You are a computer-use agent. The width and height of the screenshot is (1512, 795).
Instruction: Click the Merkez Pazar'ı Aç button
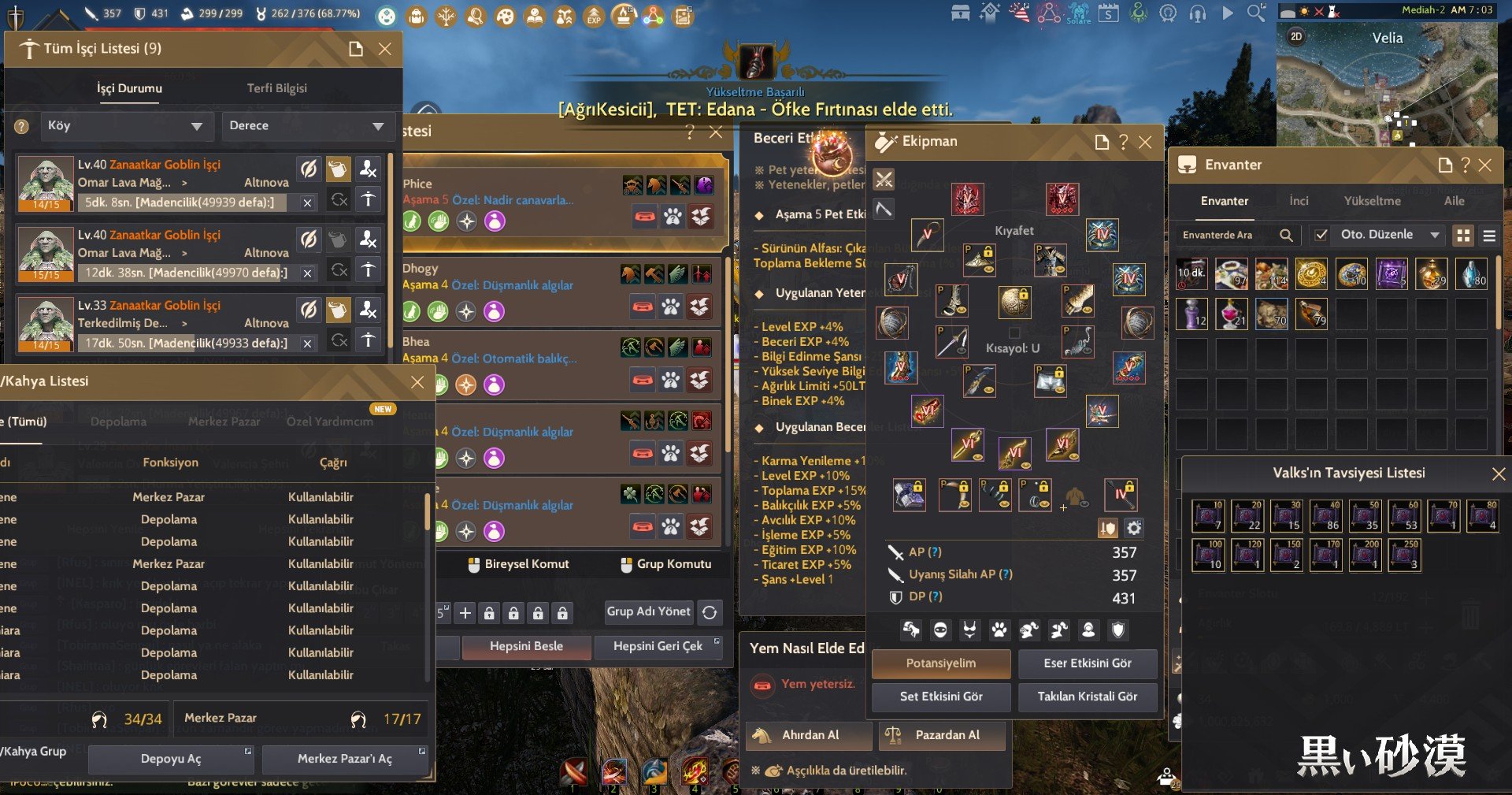344,759
